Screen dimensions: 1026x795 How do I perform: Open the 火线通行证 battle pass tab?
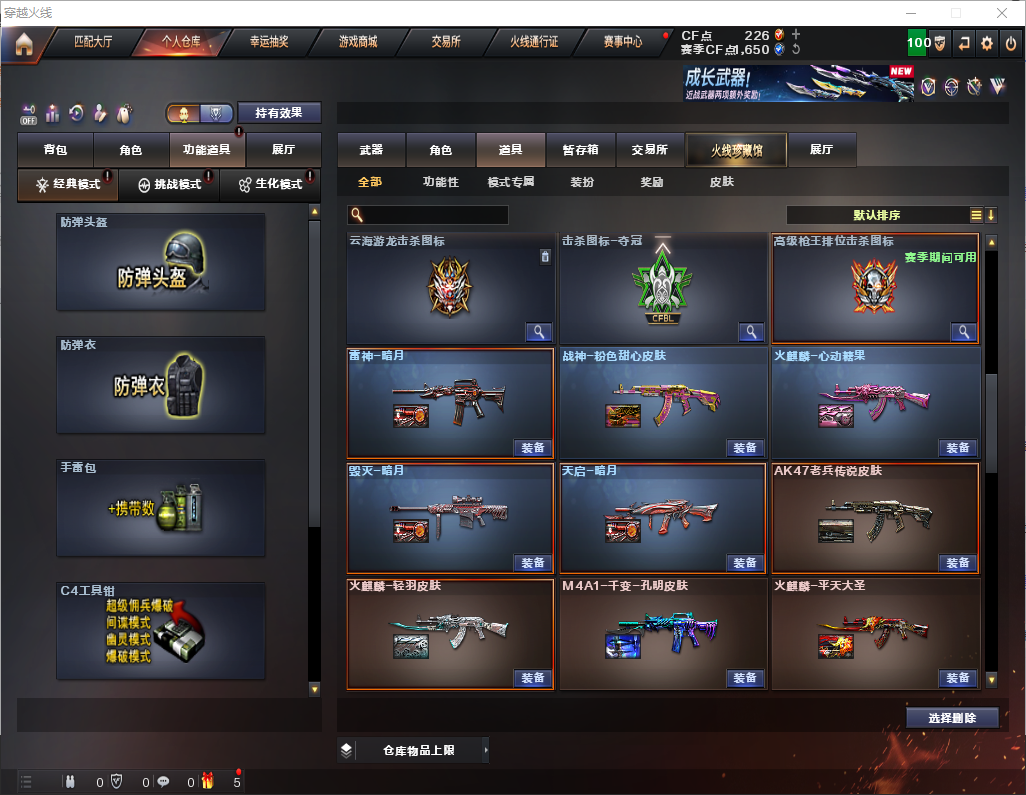[x=534, y=42]
